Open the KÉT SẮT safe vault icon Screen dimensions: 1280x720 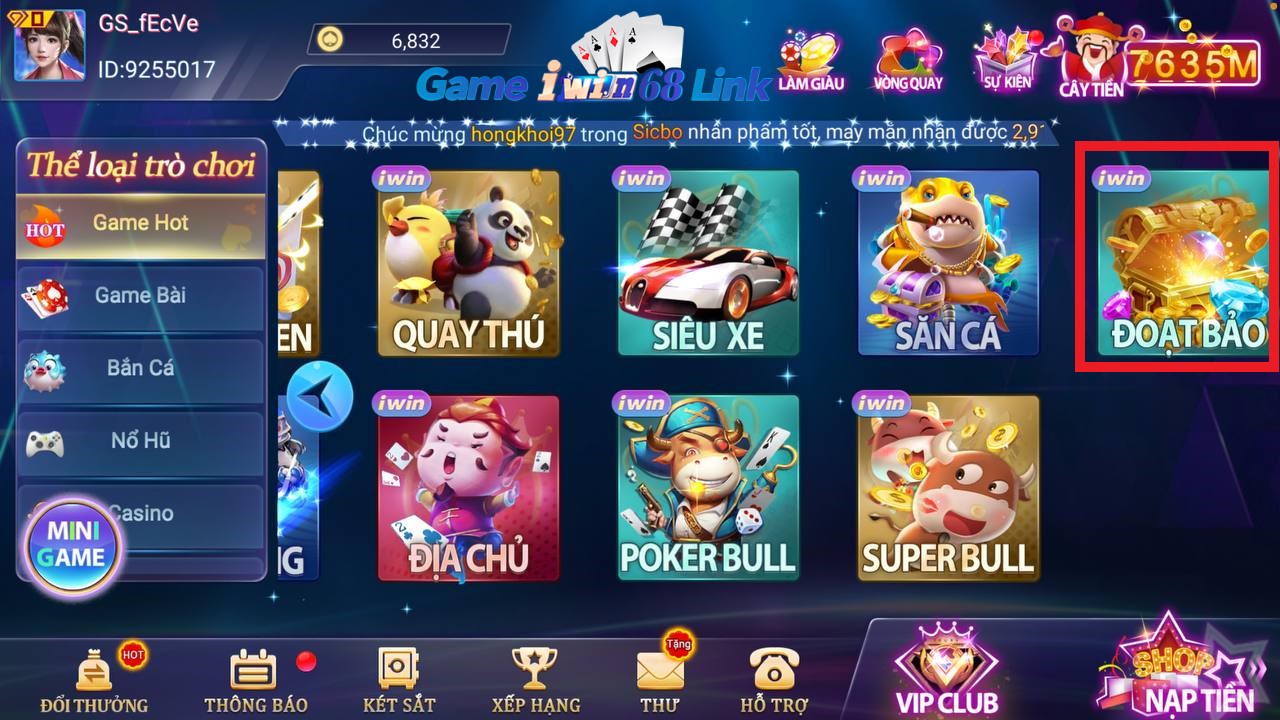coord(400,675)
